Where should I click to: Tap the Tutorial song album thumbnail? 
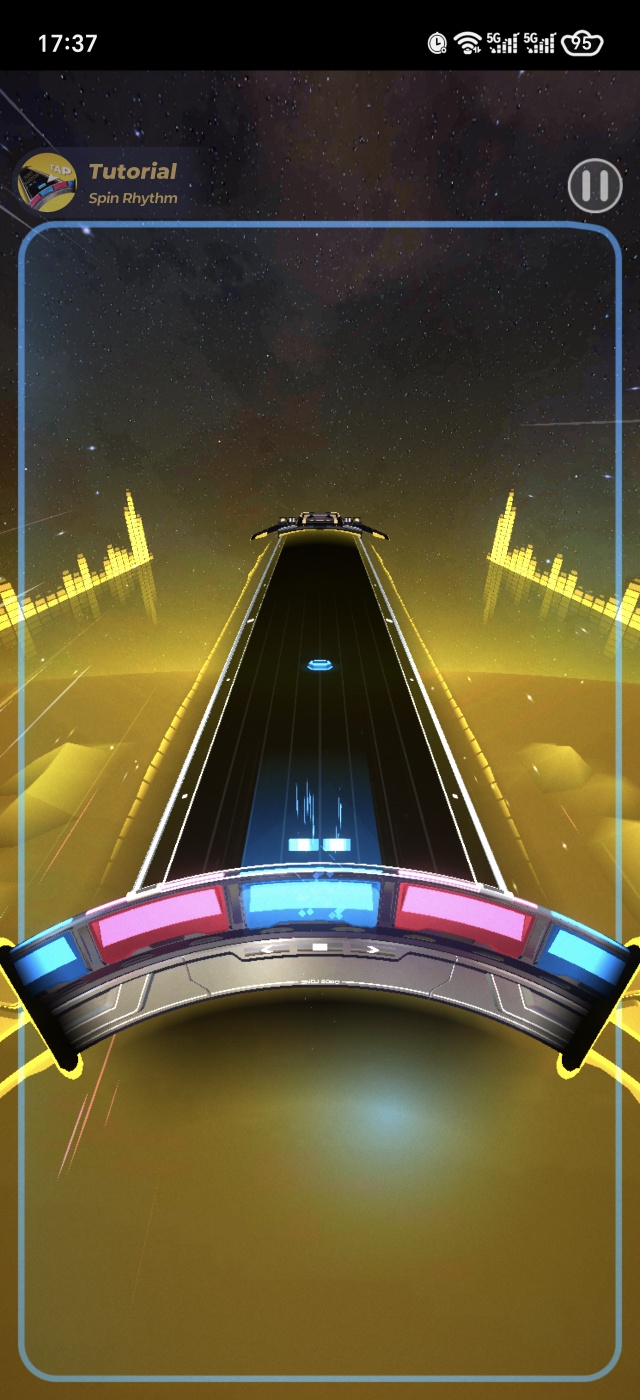(x=47, y=183)
